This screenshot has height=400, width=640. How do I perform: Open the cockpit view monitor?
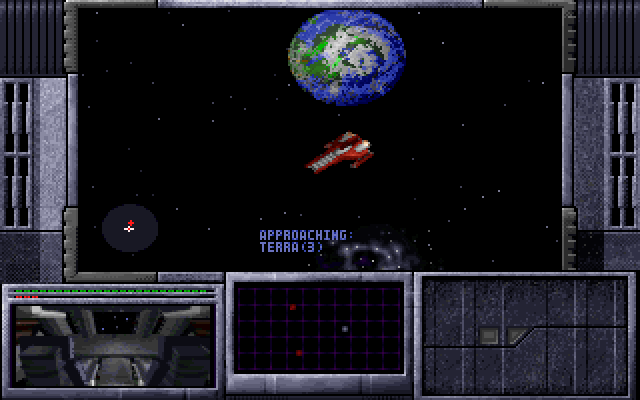[x=111, y=343]
